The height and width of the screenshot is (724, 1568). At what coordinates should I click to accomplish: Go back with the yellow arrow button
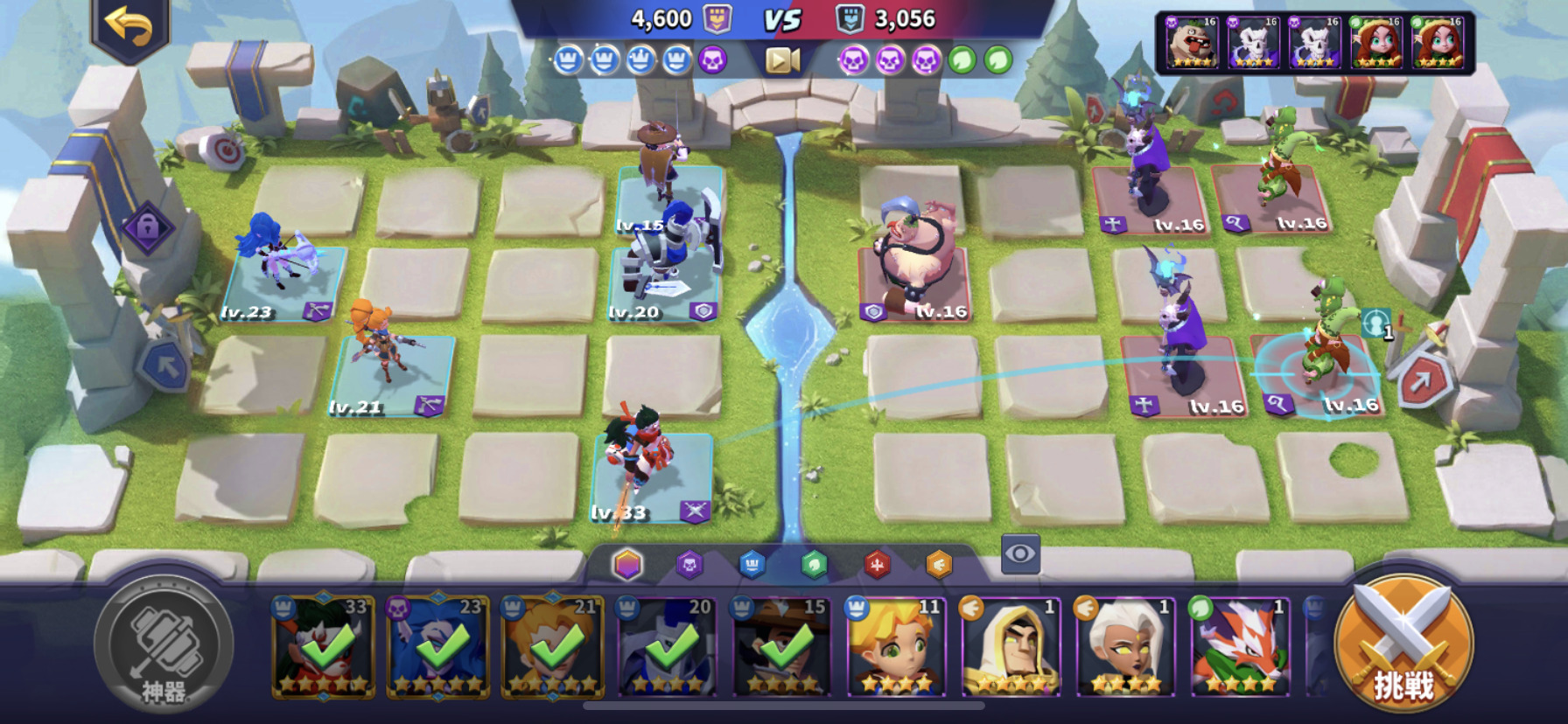click(x=129, y=27)
